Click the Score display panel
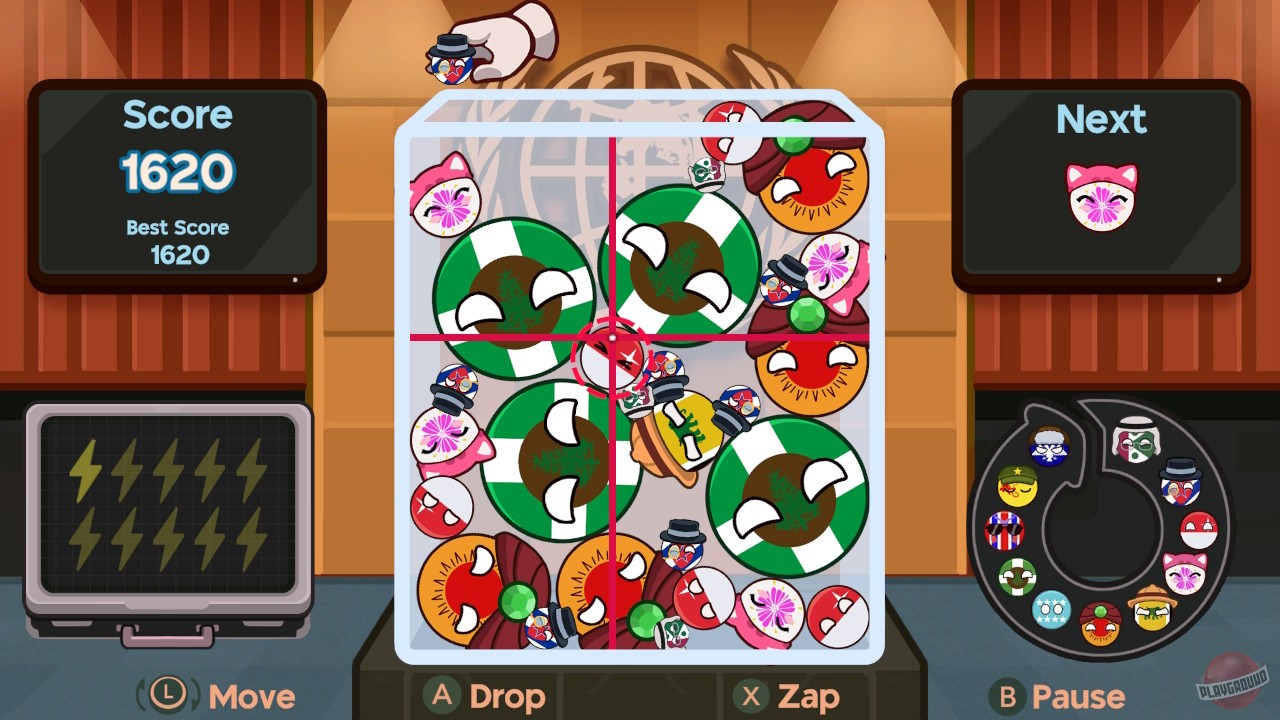The height and width of the screenshot is (720, 1280). tap(178, 180)
